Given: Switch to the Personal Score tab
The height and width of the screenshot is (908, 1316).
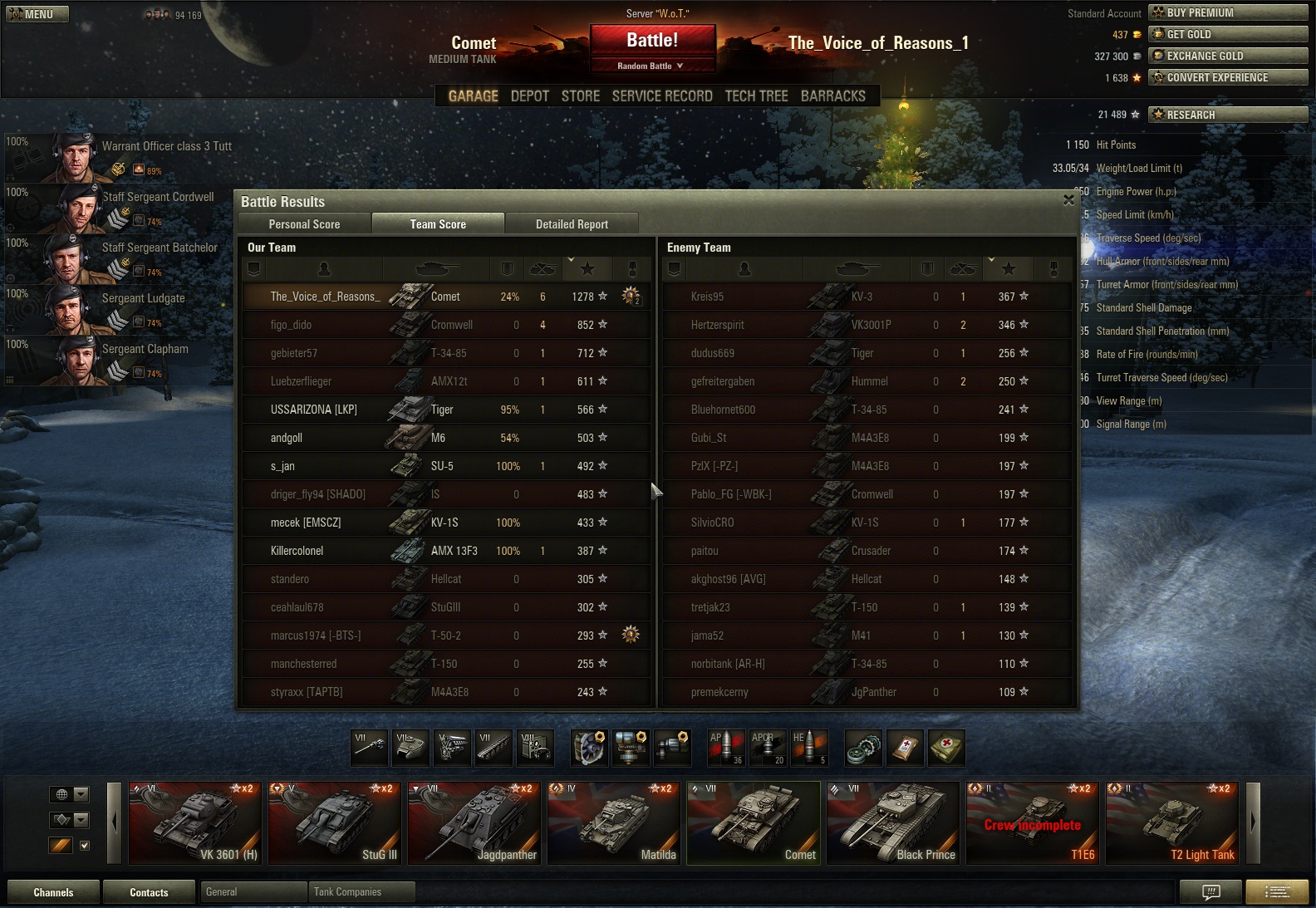Looking at the screenshot, I should 304,224.
